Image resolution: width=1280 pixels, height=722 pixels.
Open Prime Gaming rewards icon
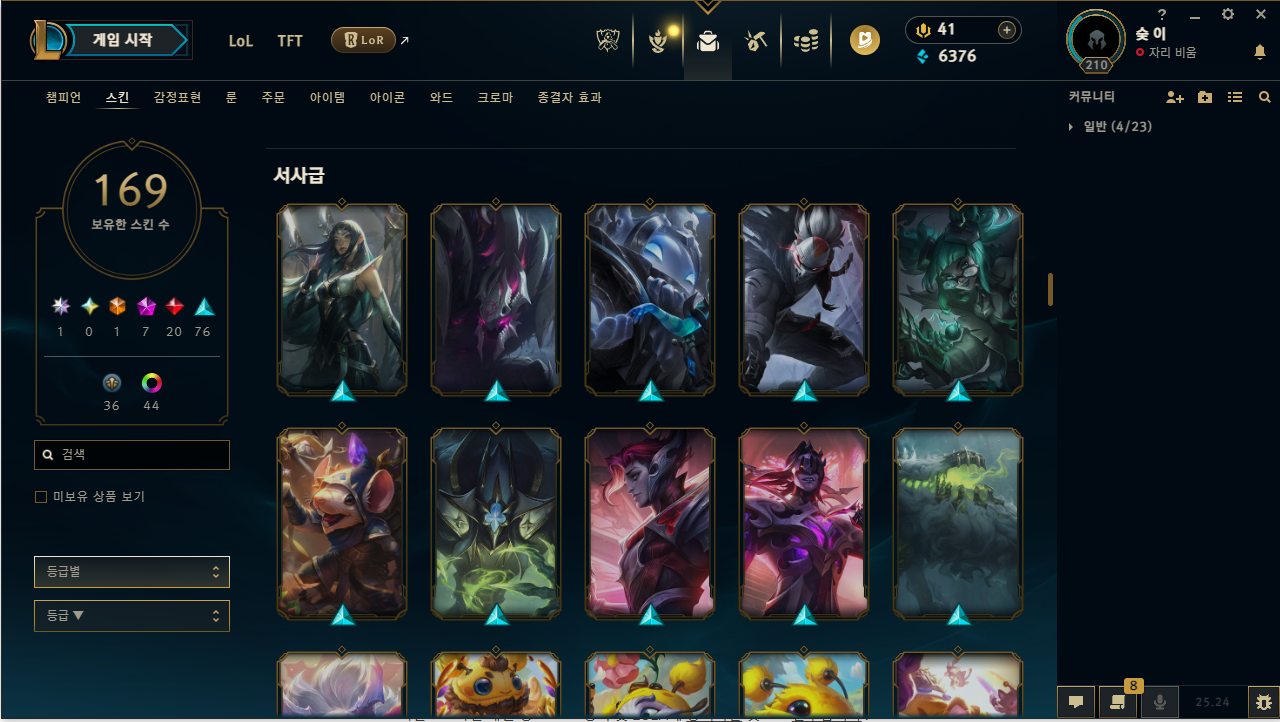pos(864,40)
